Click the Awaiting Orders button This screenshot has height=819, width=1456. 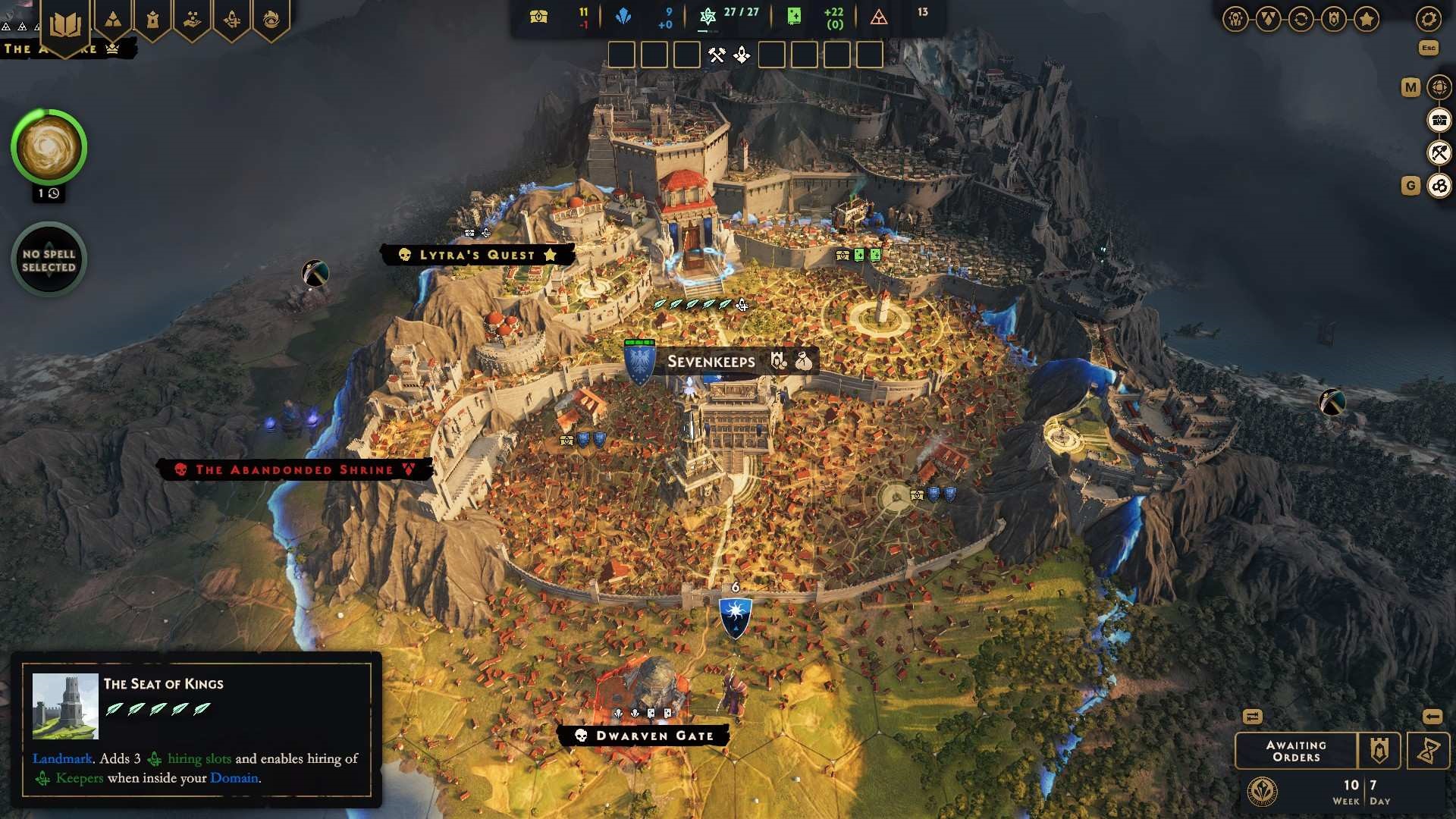(1296, 751)
